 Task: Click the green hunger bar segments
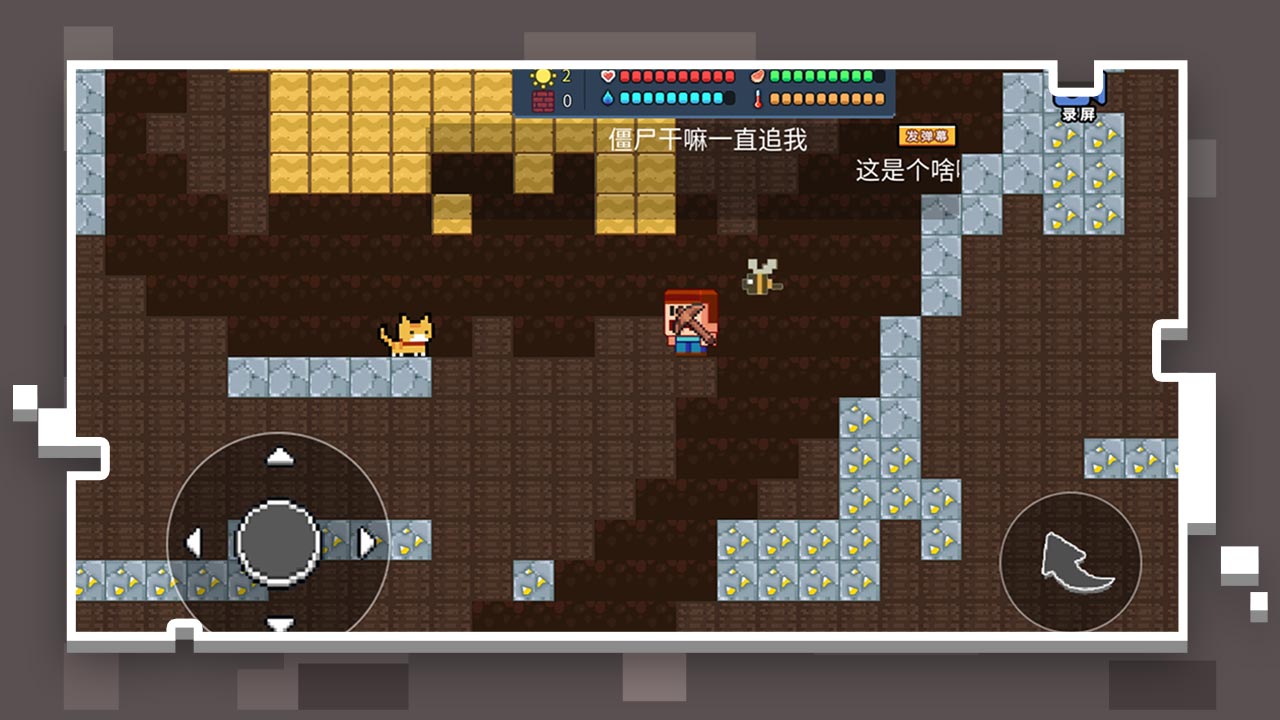click(820, 76)
